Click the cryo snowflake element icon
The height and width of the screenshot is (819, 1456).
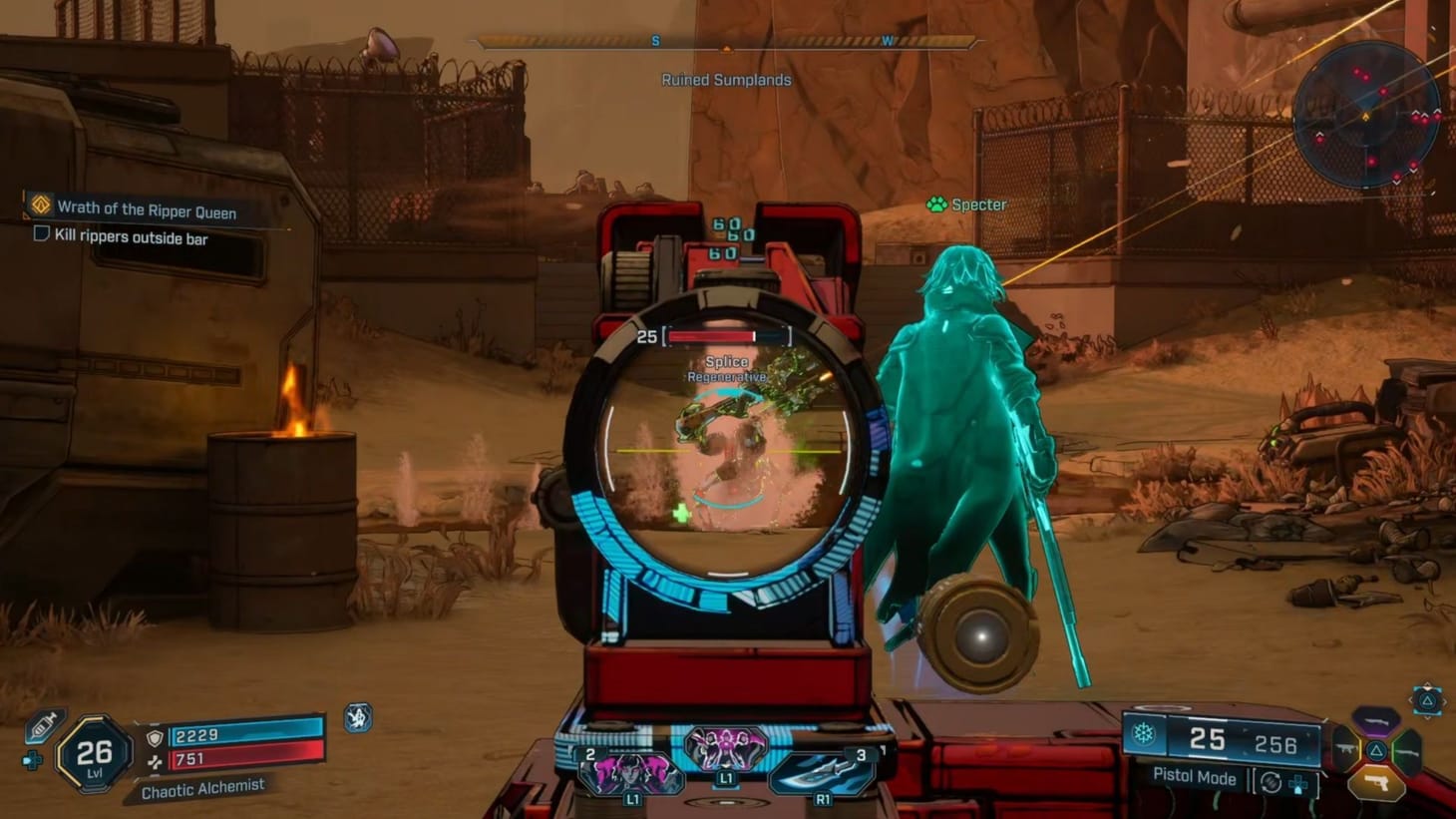pyautogui.click(x=1143, y=731)
